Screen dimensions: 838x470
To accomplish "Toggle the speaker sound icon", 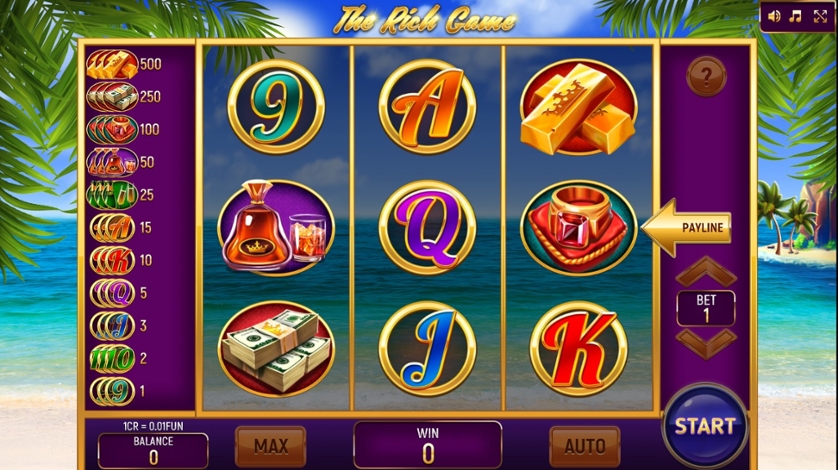I will pyautogui.click(x=774, y=16).
